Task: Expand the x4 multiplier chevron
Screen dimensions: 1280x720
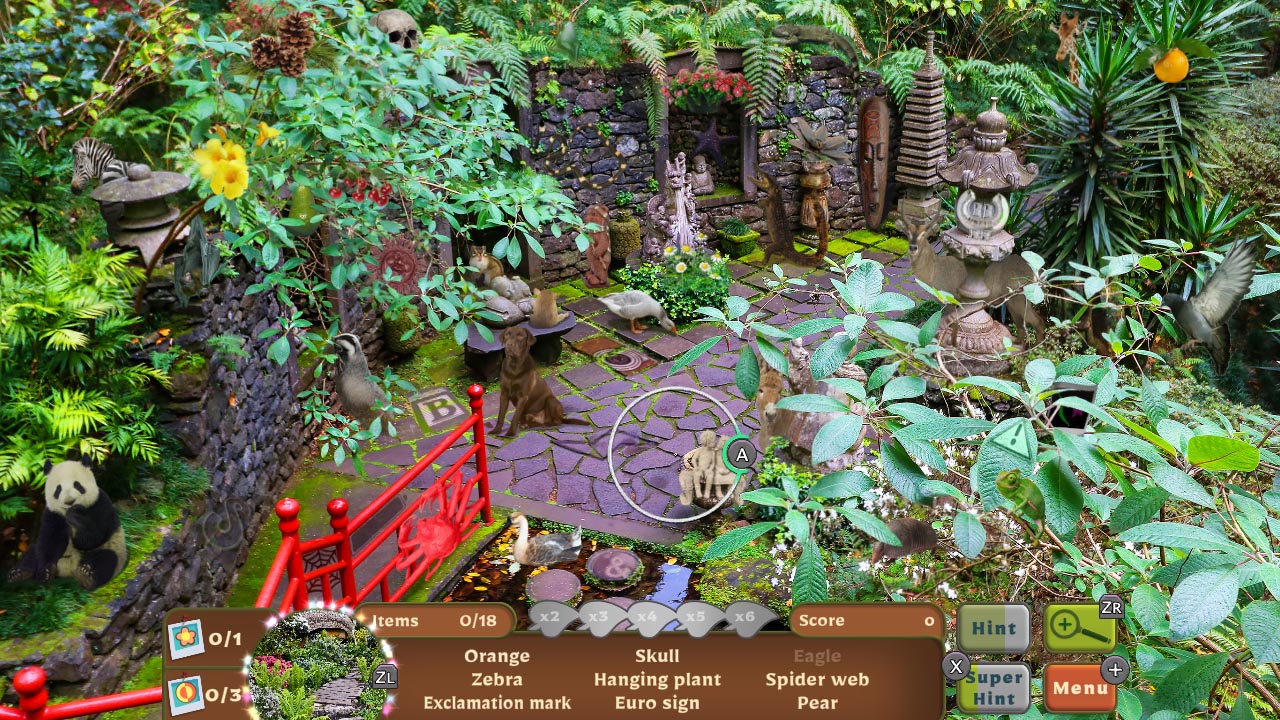Action: pyautogui.click(x=648, y=617)
